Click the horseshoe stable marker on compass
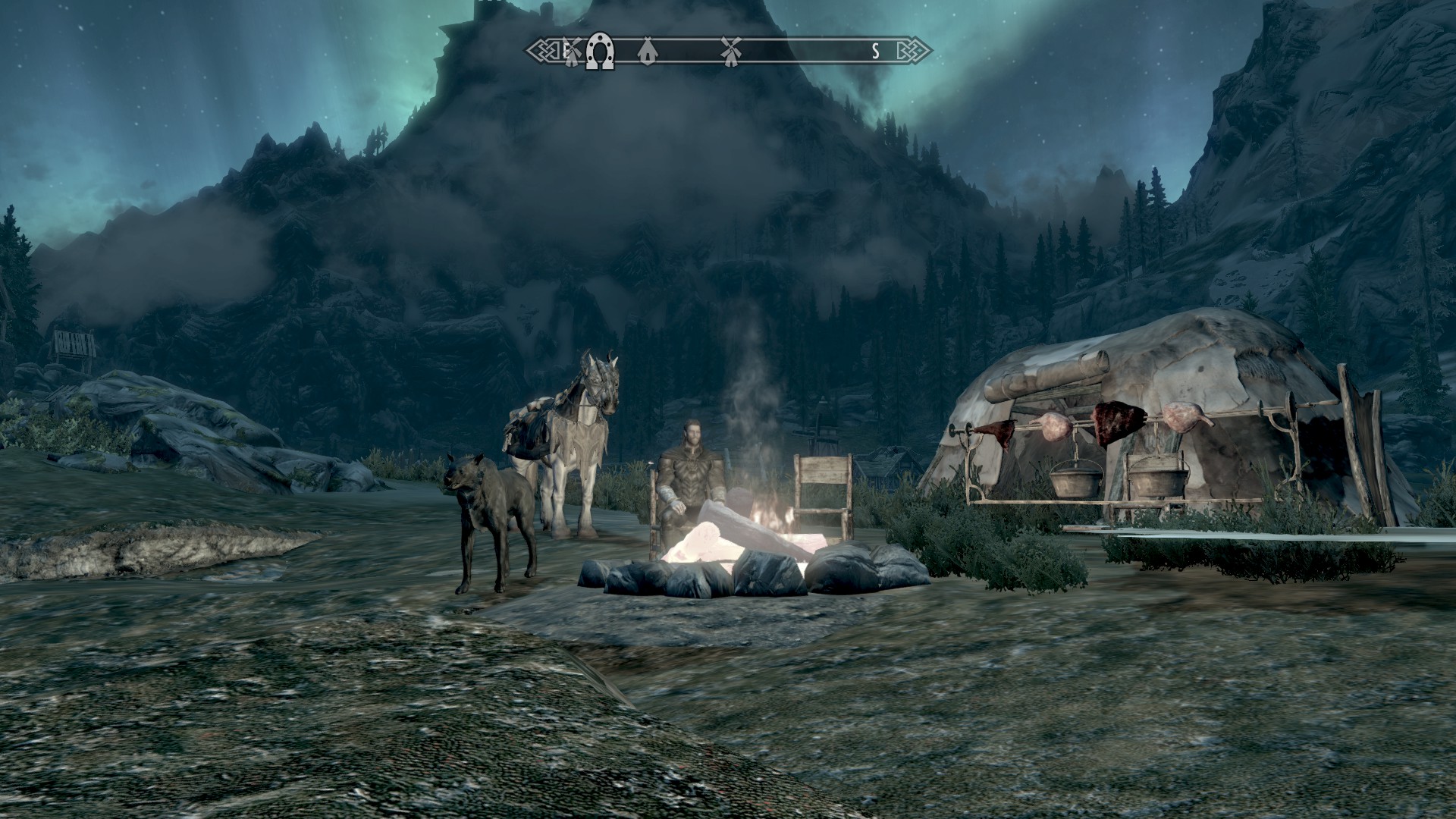 (600, 52)
